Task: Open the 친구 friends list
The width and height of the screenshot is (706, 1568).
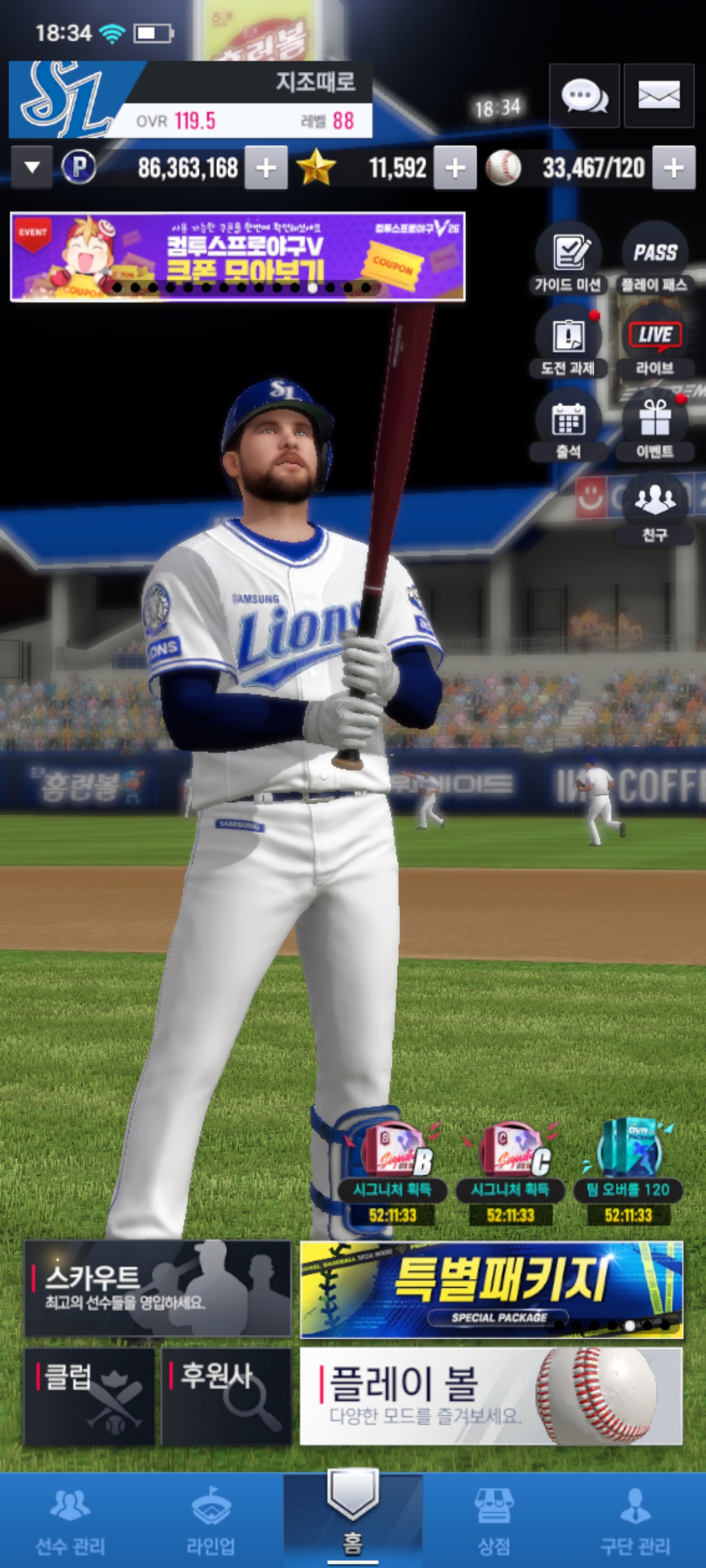Action: [654, 508]
